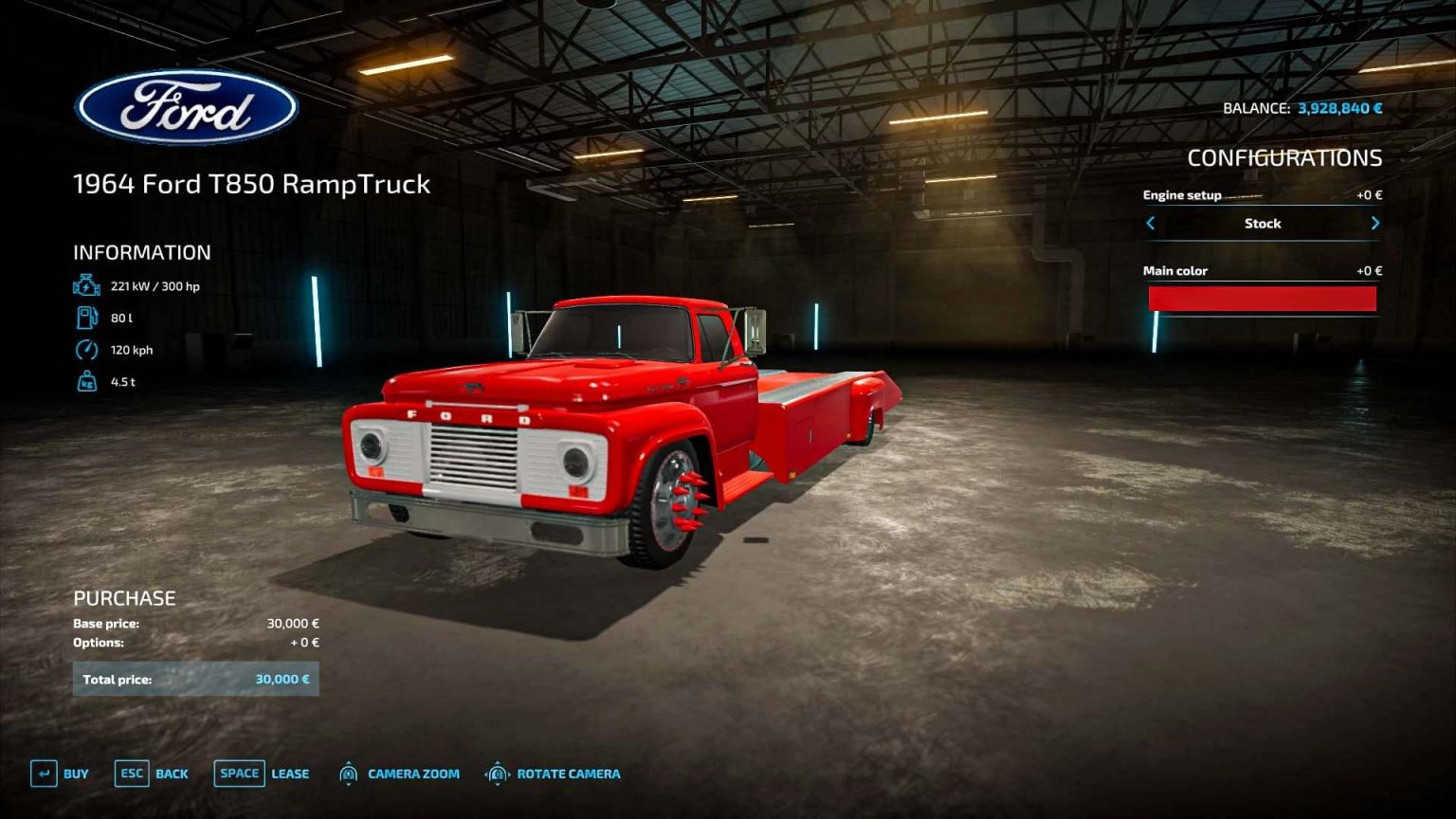The image size is (1456, 819).
Task: Click the left arrow on the Stock selector
Action: [1151, 223]
